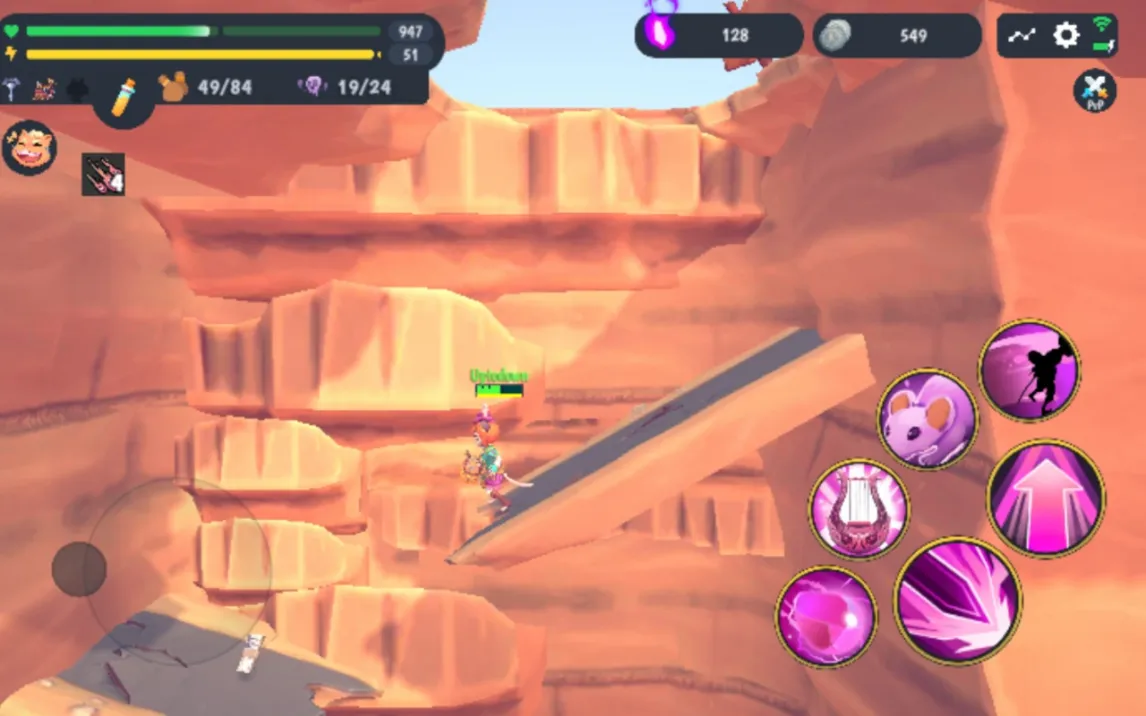Screen dimensions: 1146x716
Task: Open the settings gear menu
Action: pyautogui.click(x=1066, y=36)
